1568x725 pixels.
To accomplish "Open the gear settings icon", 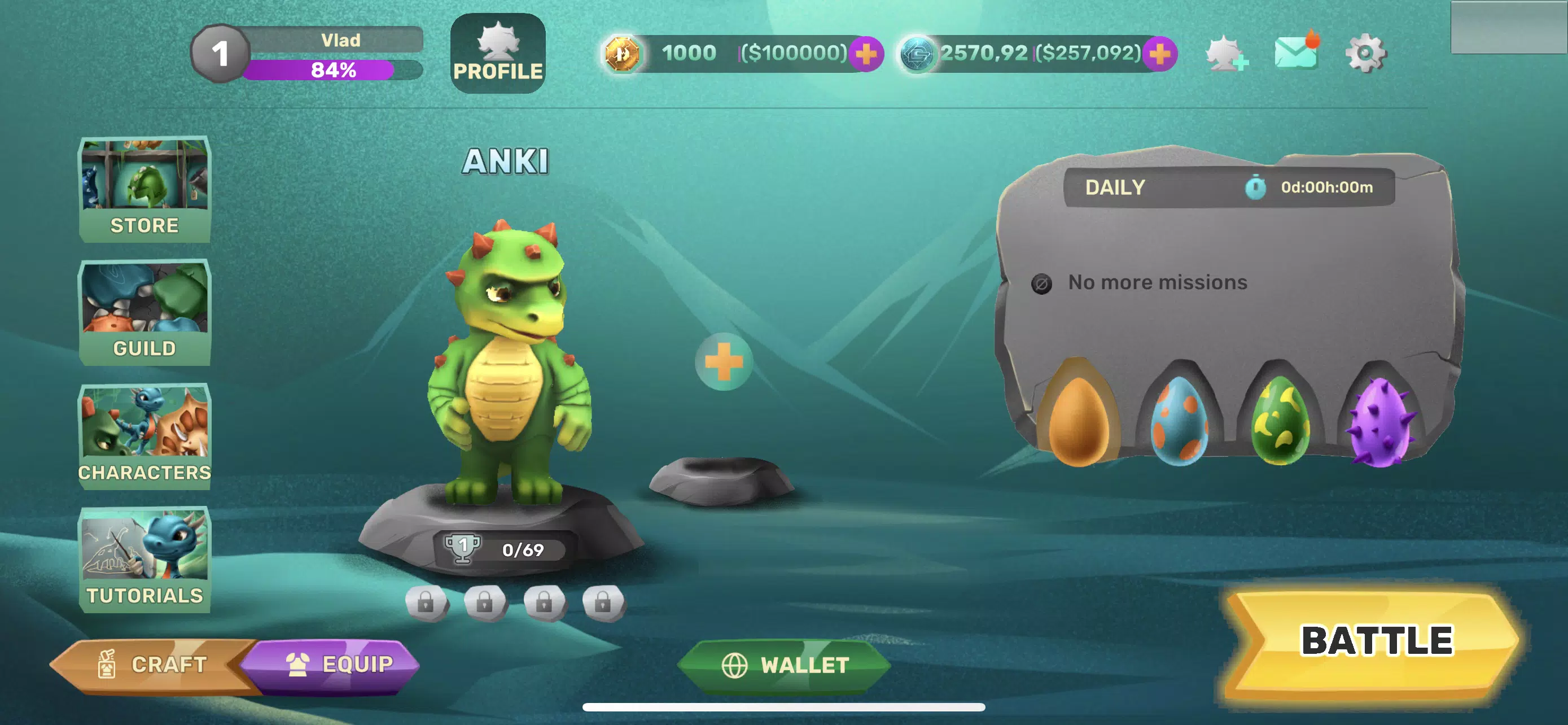I will 1365,54.
